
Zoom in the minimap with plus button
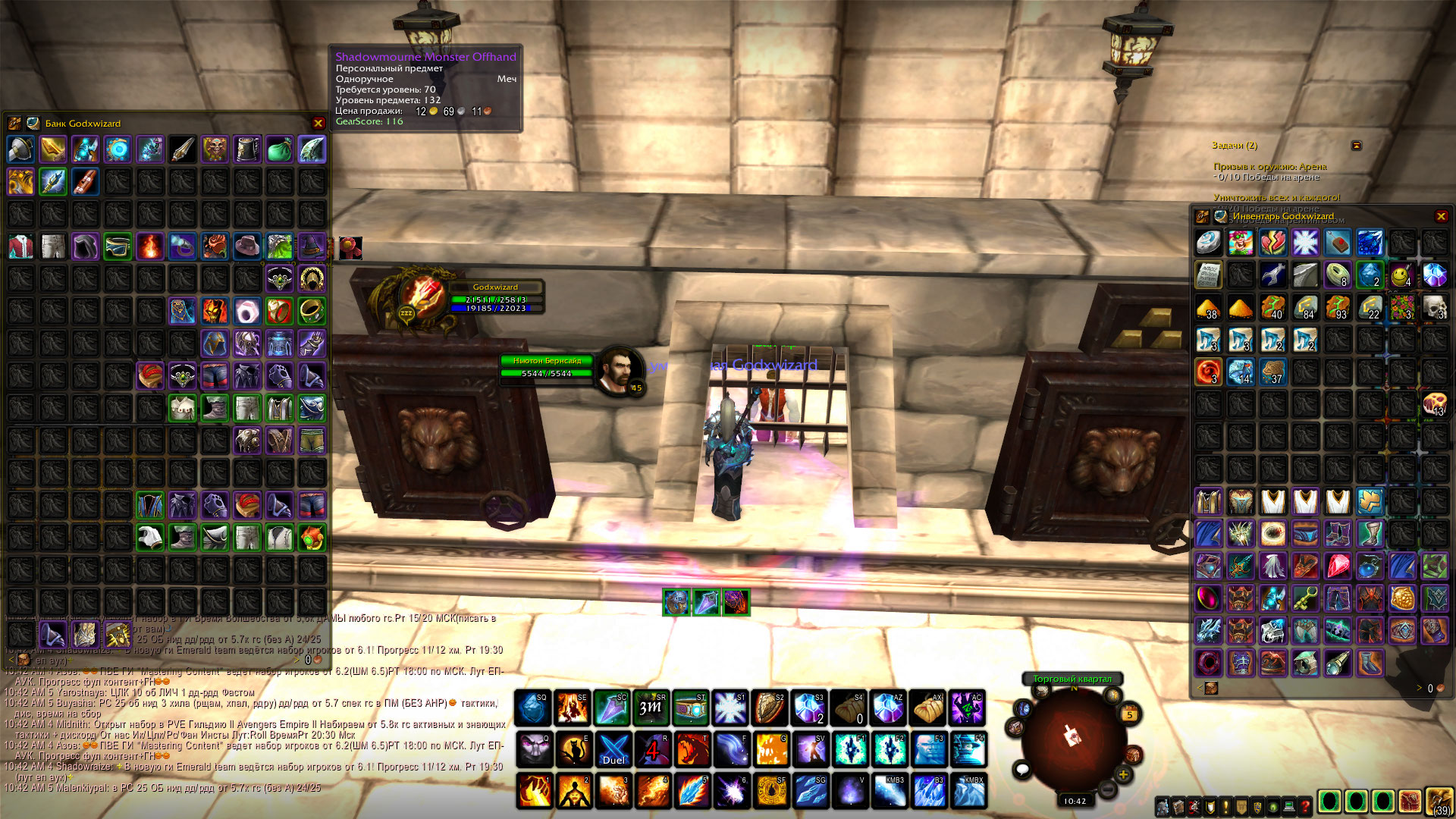pos(1123,774)
